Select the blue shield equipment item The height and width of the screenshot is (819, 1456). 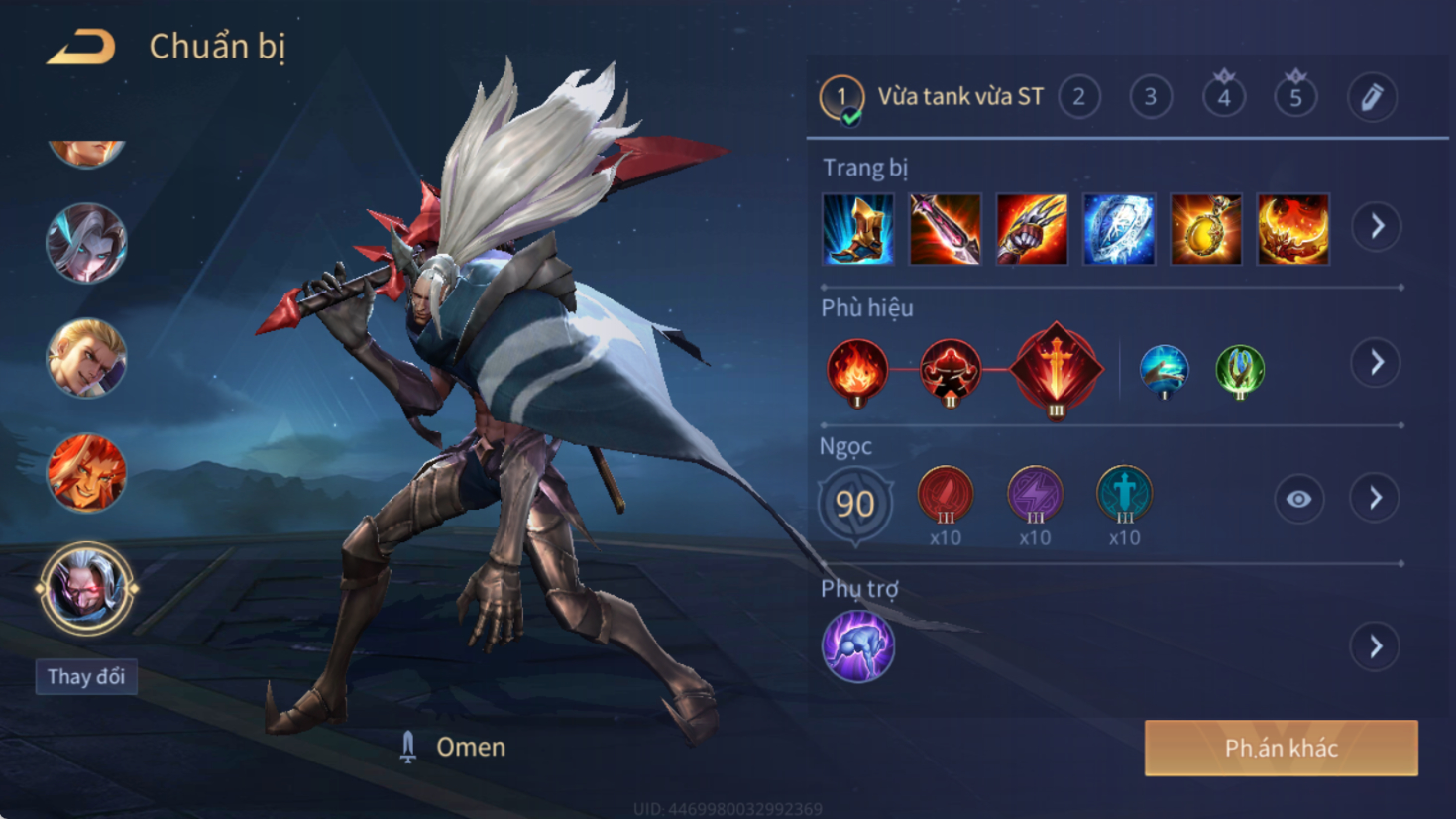pyautogui.click(x=1119, y=230)
